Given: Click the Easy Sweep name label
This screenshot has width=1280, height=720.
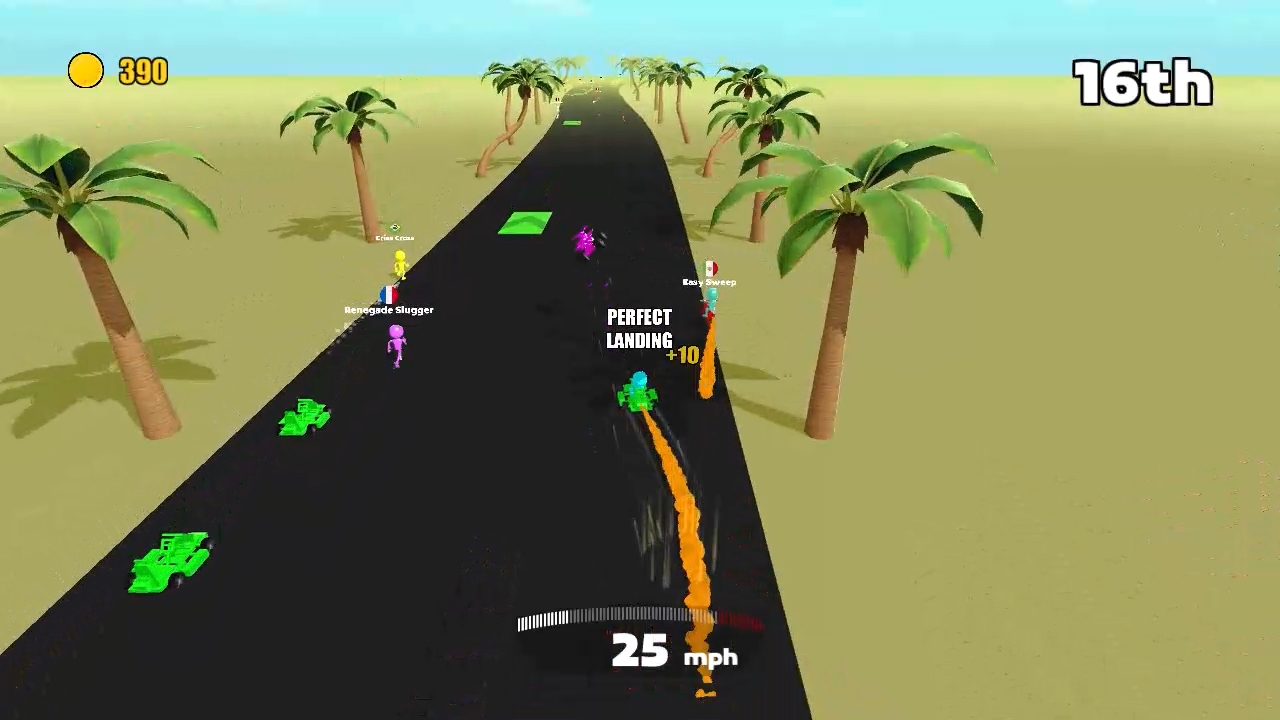Looking at the screenshot, I should tap(709, 282).
